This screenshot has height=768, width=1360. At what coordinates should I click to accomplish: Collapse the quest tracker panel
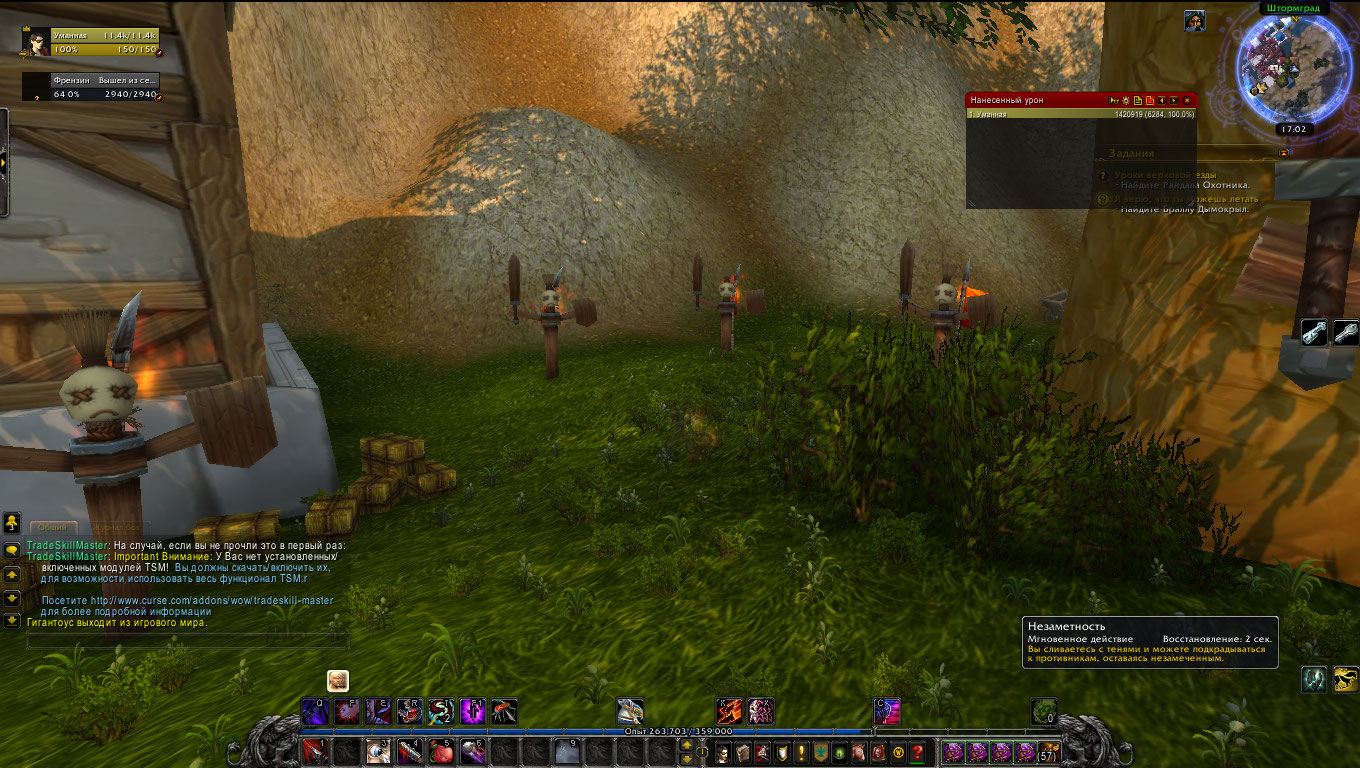click(x=1285, y=153)
